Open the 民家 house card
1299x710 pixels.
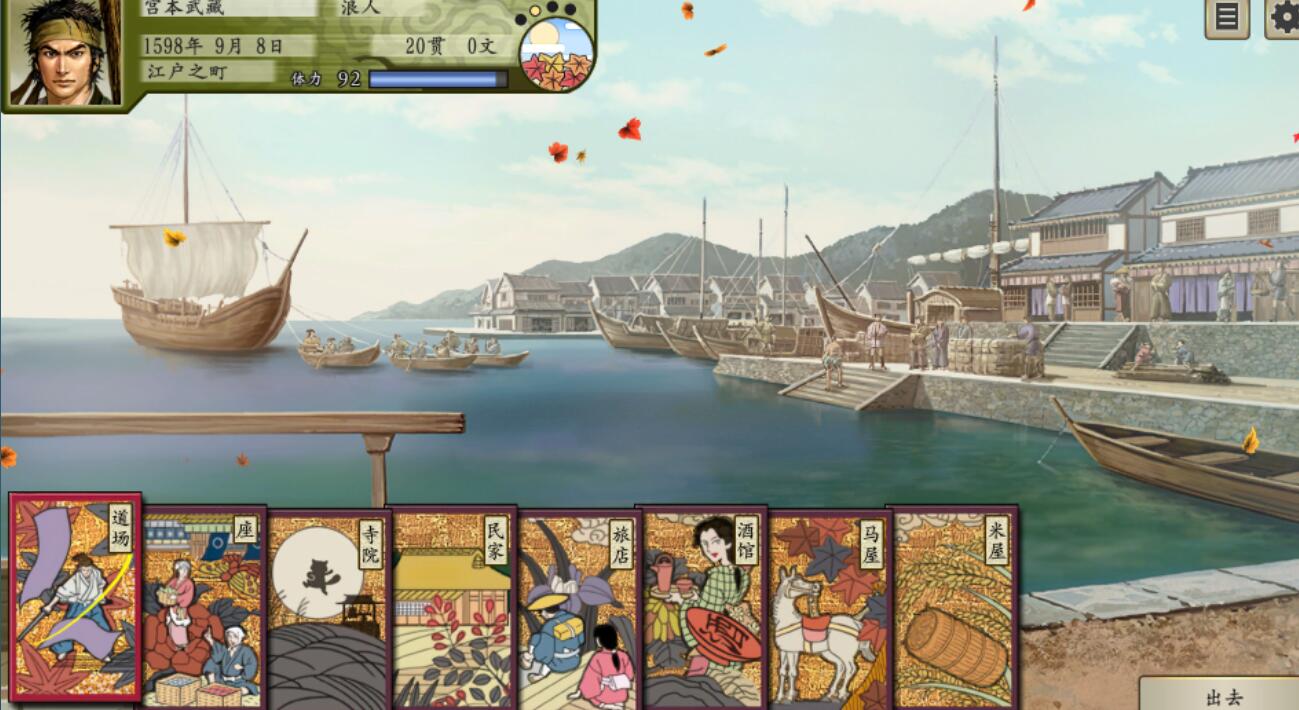[453, 610]
